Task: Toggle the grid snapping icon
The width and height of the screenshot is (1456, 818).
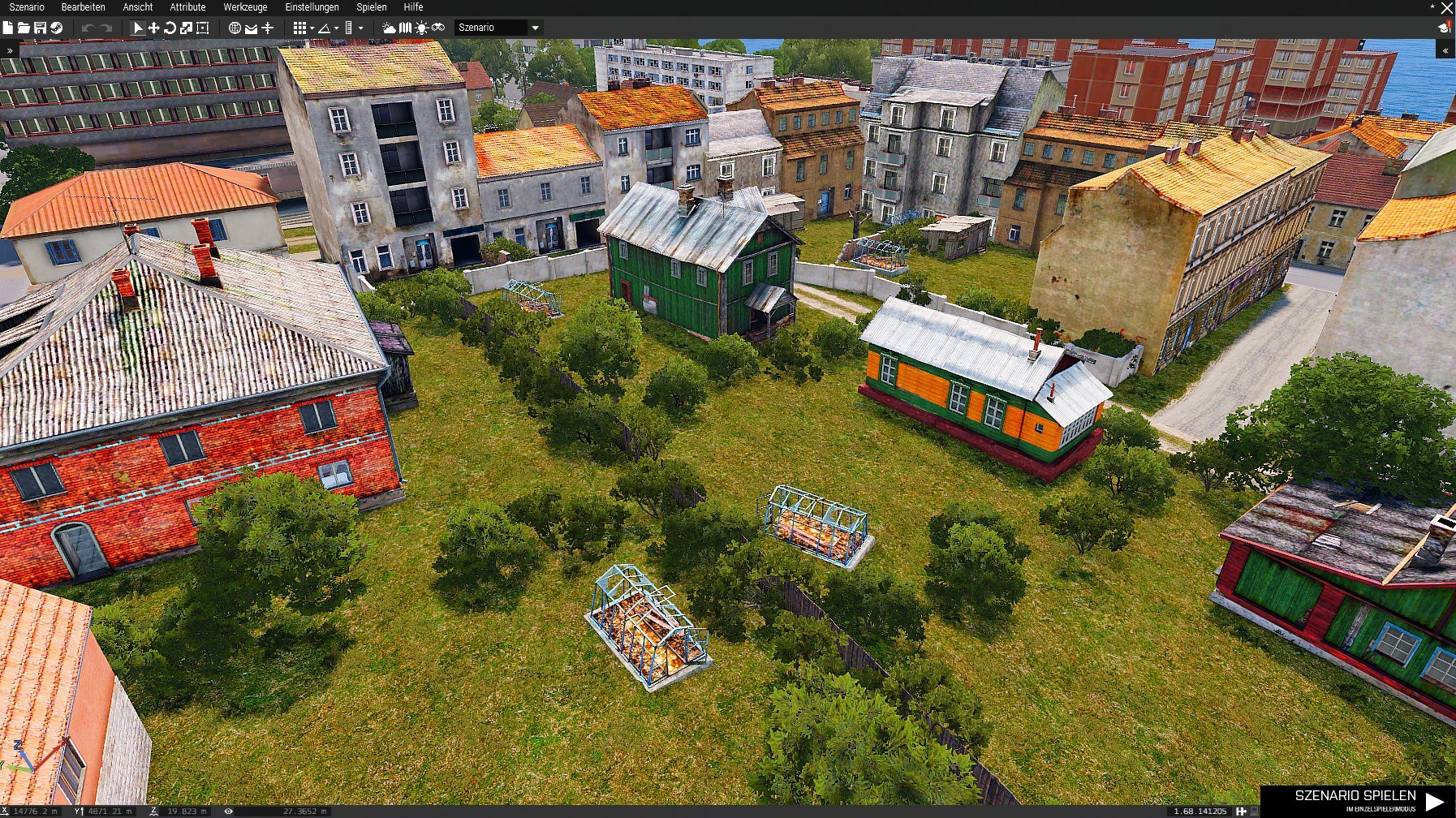Action: click(x=299, y=28)
